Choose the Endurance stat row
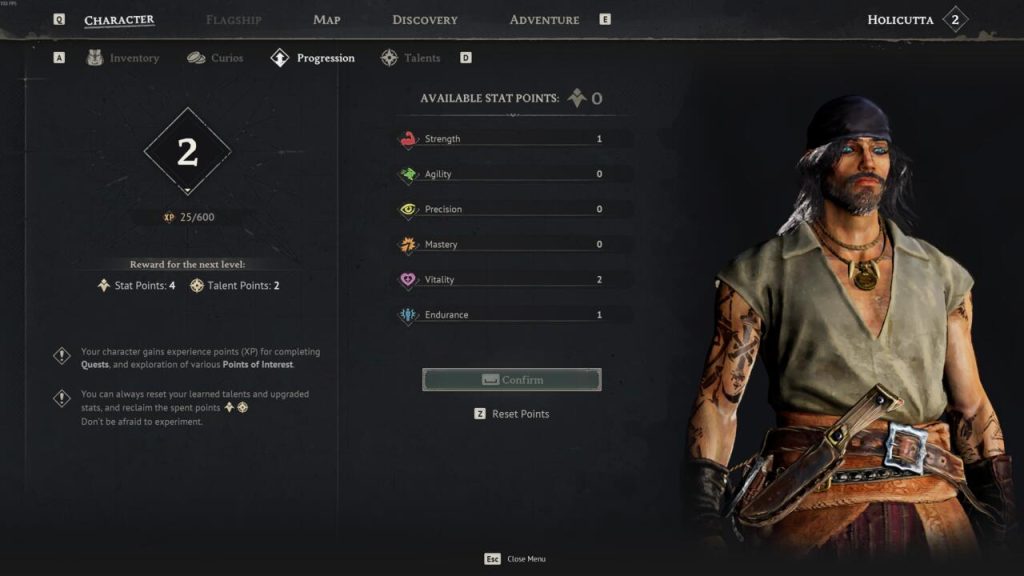 pos(512,314)
